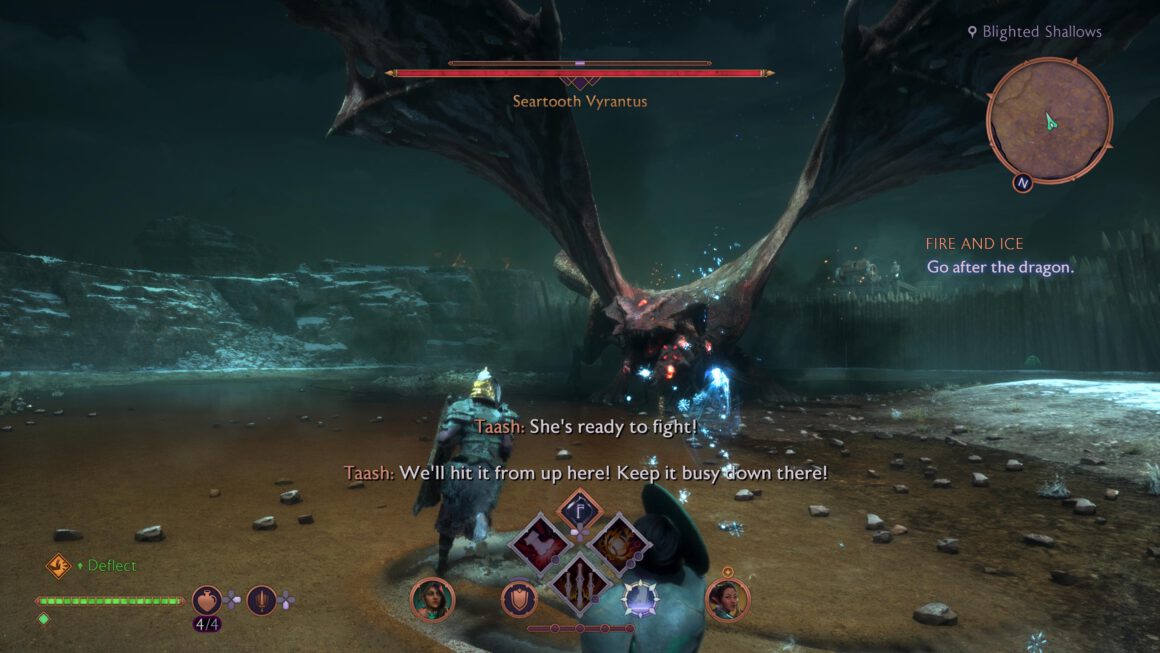Activate the top rune ability diamond
The image size is (1160, 653).
(578, 509)
